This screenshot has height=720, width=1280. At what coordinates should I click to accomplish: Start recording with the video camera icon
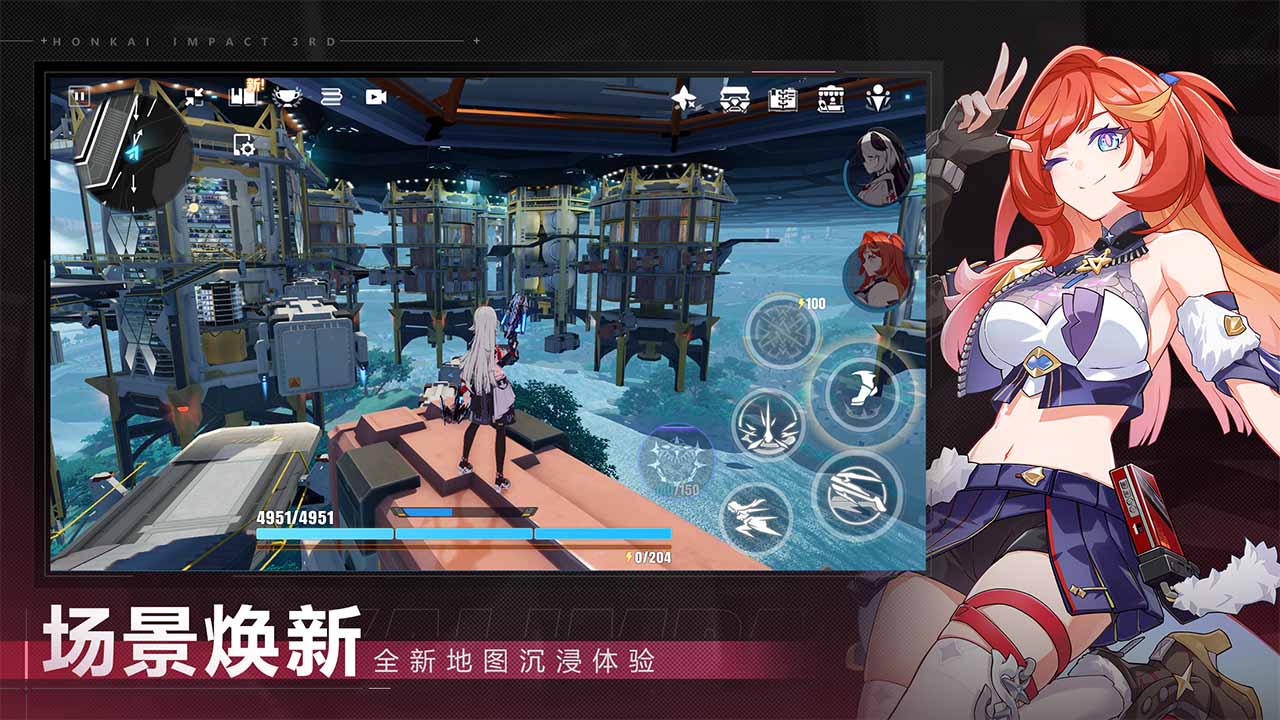[x=375, y=96]
